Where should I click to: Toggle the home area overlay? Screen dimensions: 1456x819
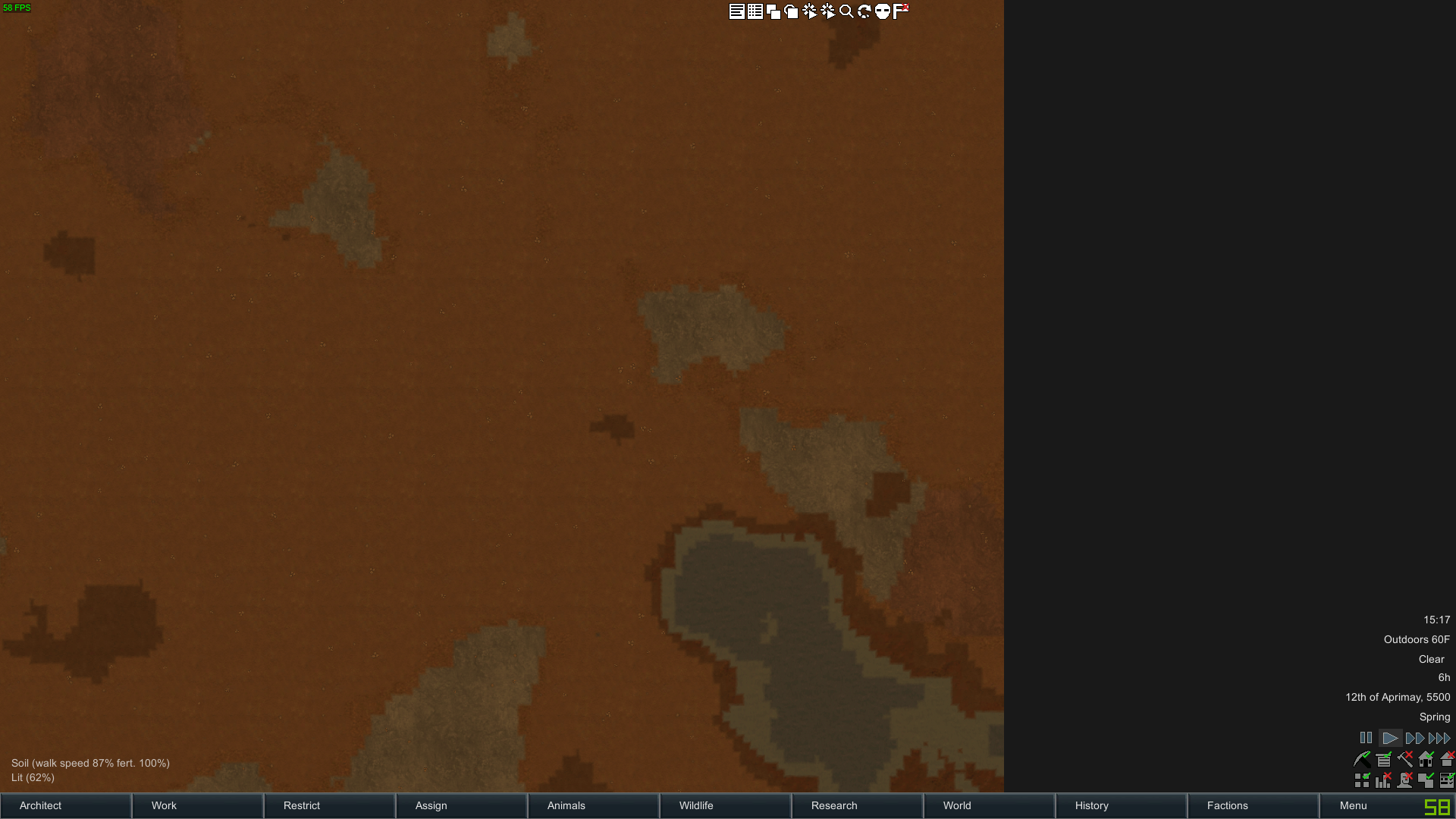[x=1426, y=759]
